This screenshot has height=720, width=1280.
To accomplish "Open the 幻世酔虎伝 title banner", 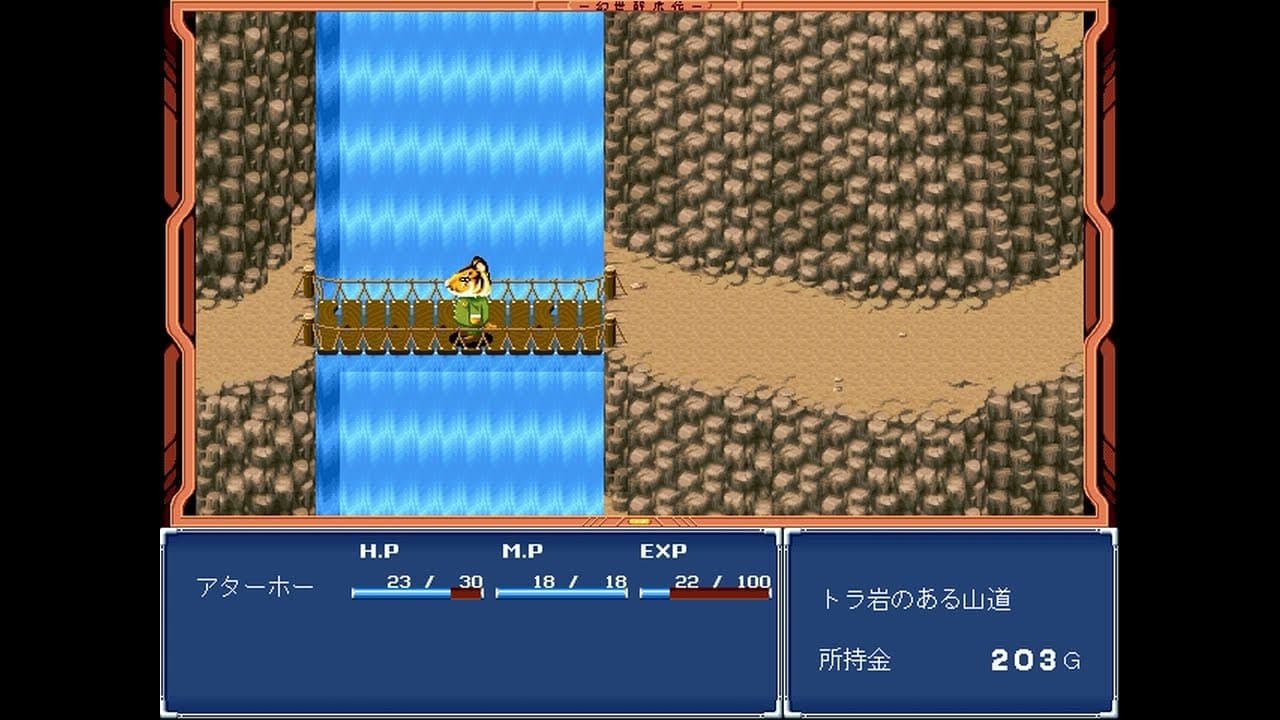I will pos(641,8).
